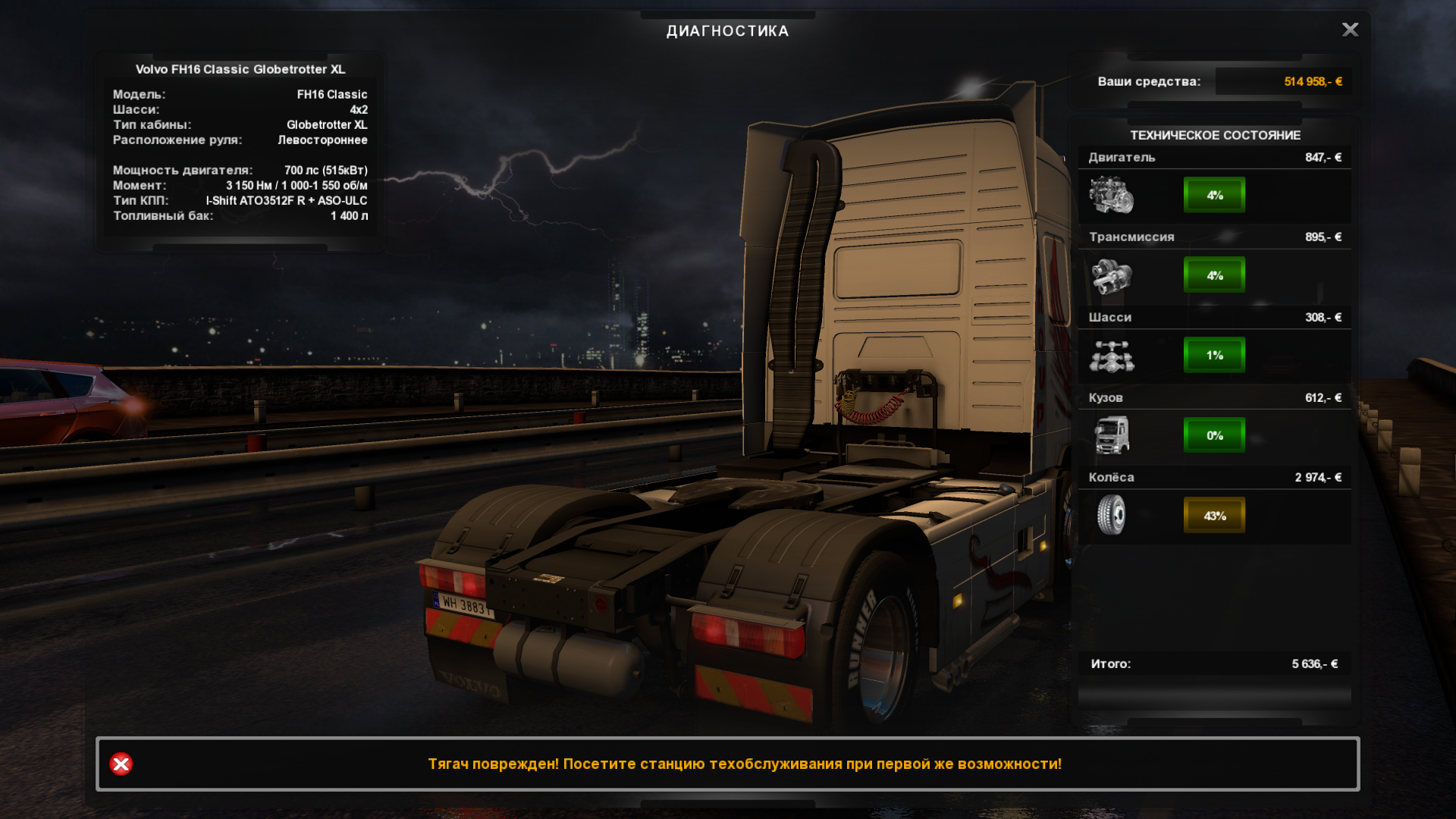This screenshot has height=819, width=1456.
Task: Click the truck cabin body icon
Action: 1112,435
